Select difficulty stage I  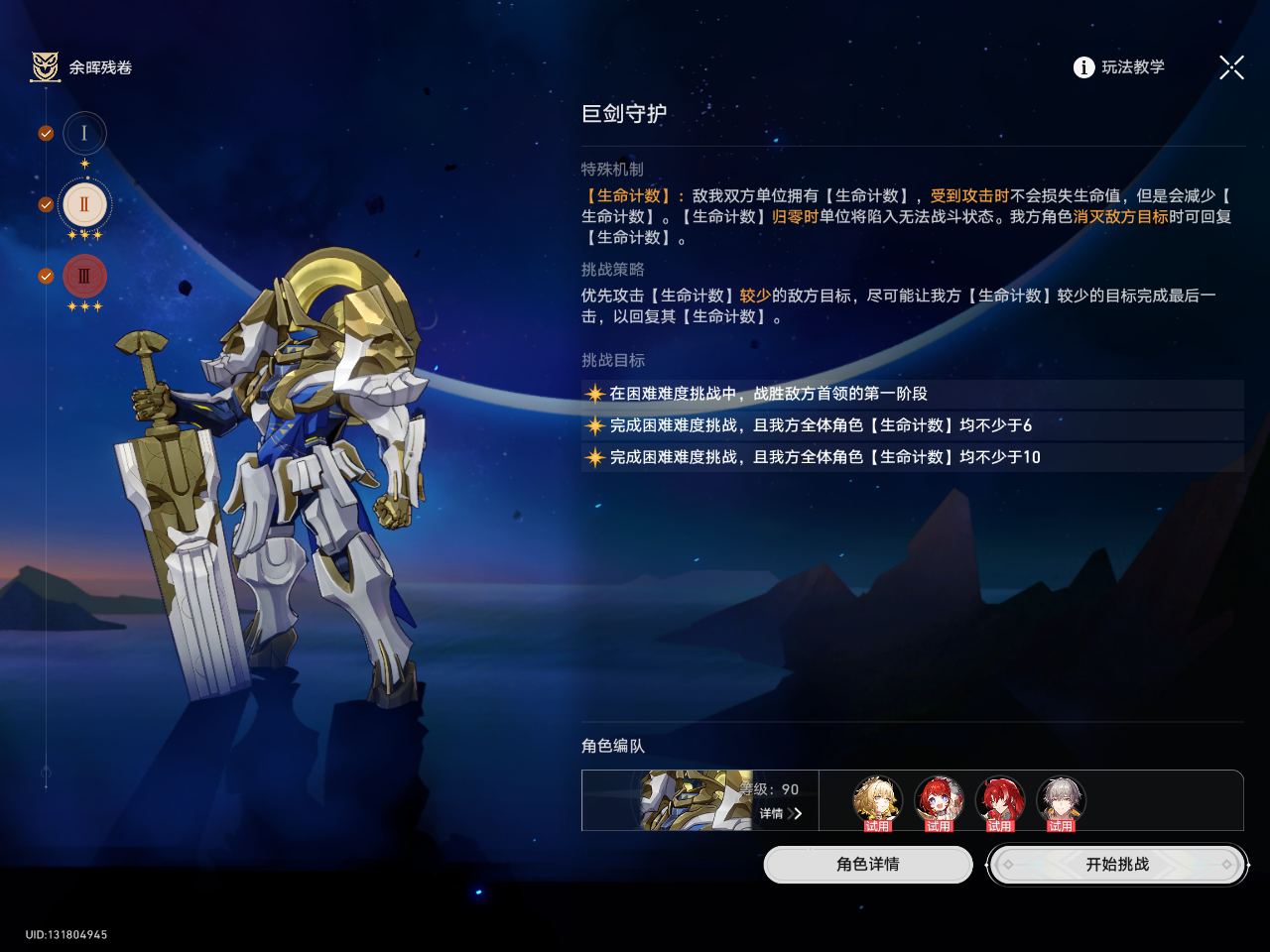84,133
